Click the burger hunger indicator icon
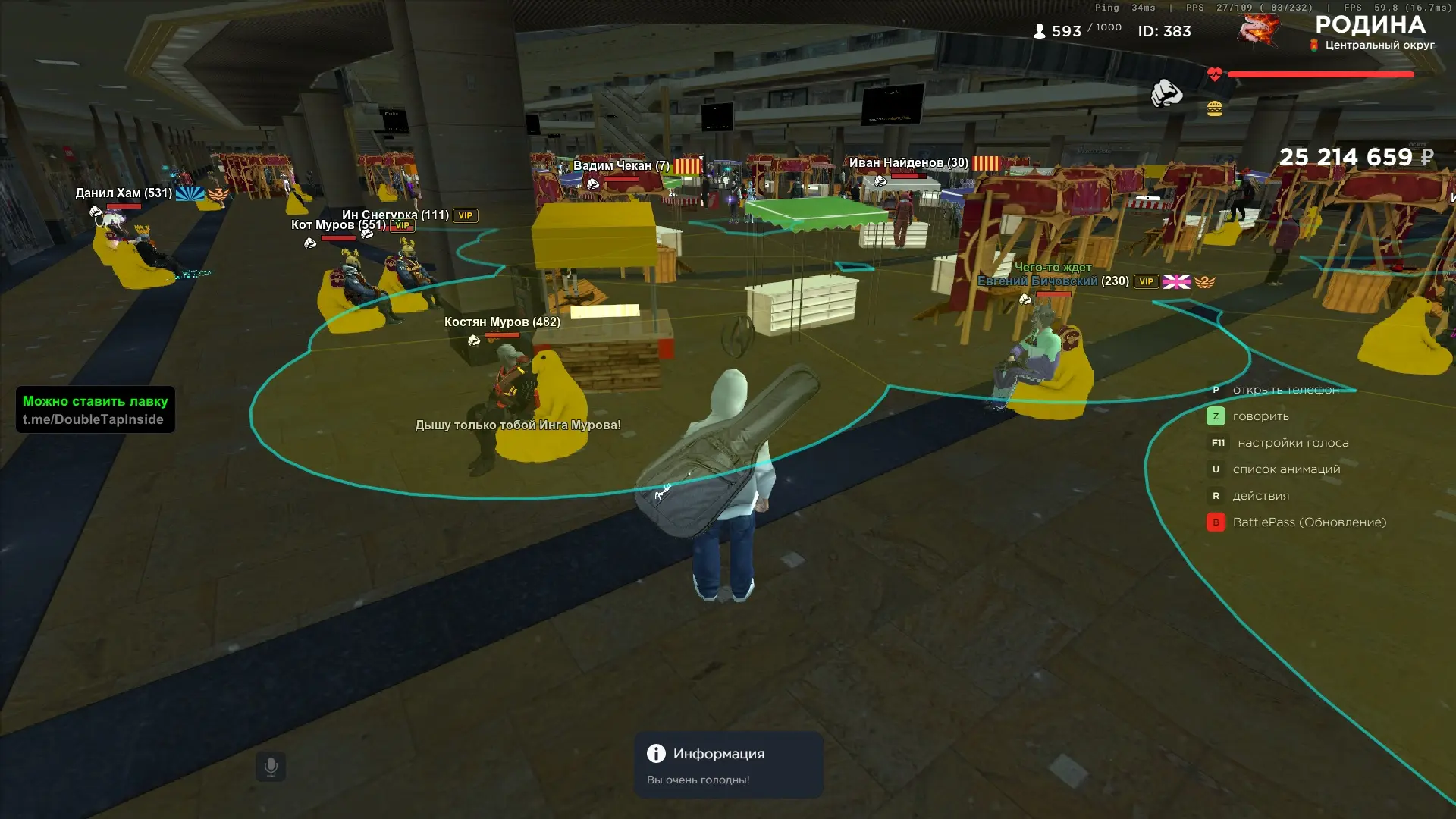The height and width of the screenshot is (819, 1456). (x=1215, y=109)
